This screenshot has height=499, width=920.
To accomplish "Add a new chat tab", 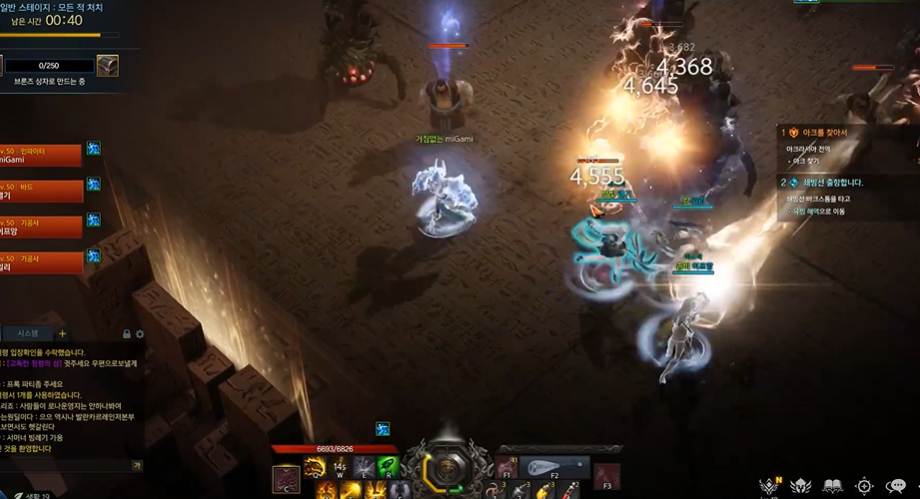I will (62, 333).
